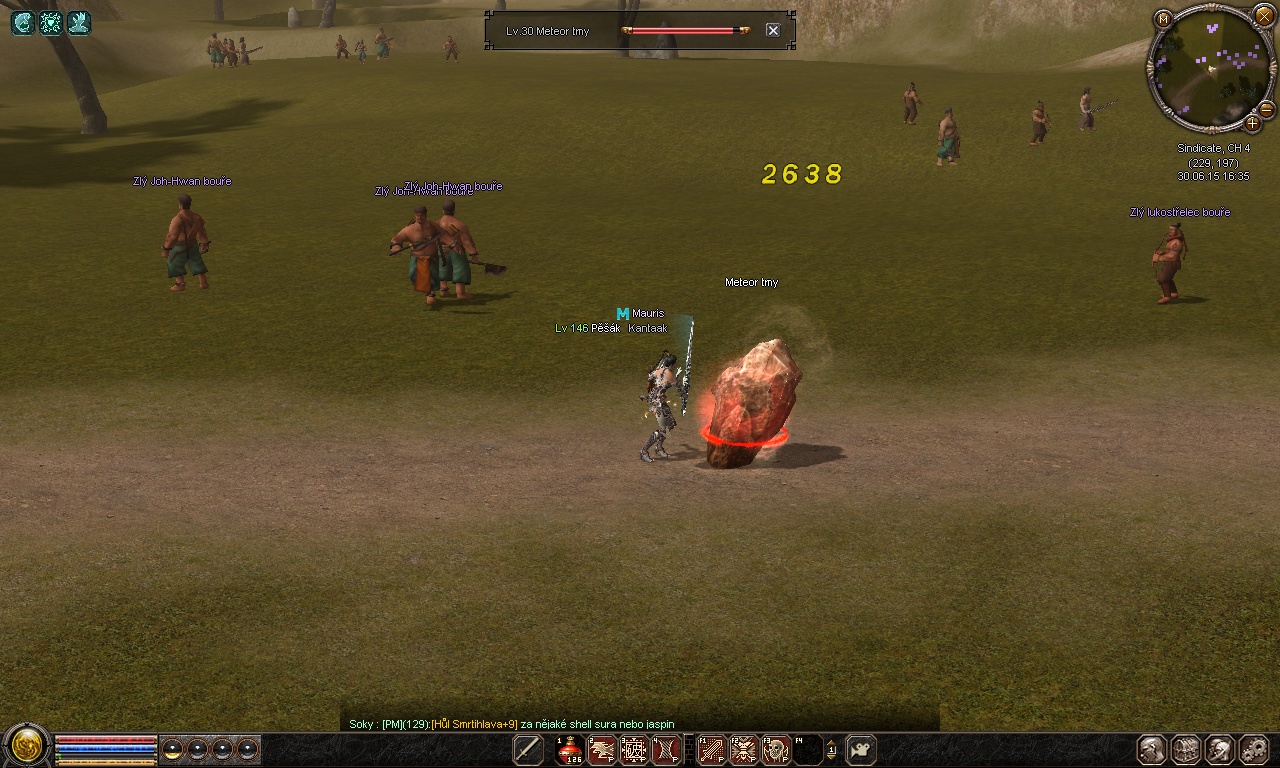Select the sword attack slot in the hotbar
This screenshot has width=1280, height=768.
pos(528,750)
